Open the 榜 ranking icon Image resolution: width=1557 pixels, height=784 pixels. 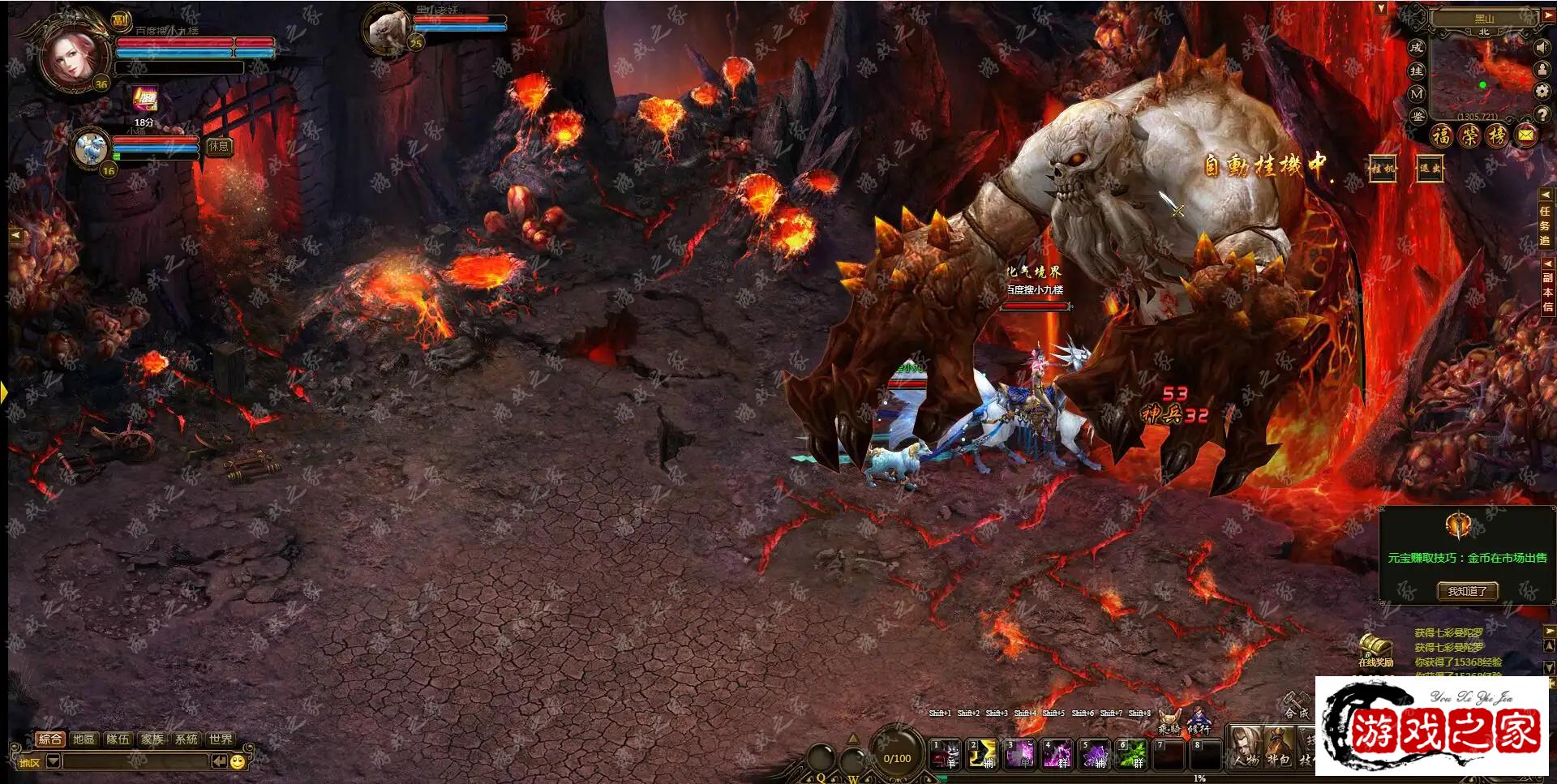[x=1497, y=135]
